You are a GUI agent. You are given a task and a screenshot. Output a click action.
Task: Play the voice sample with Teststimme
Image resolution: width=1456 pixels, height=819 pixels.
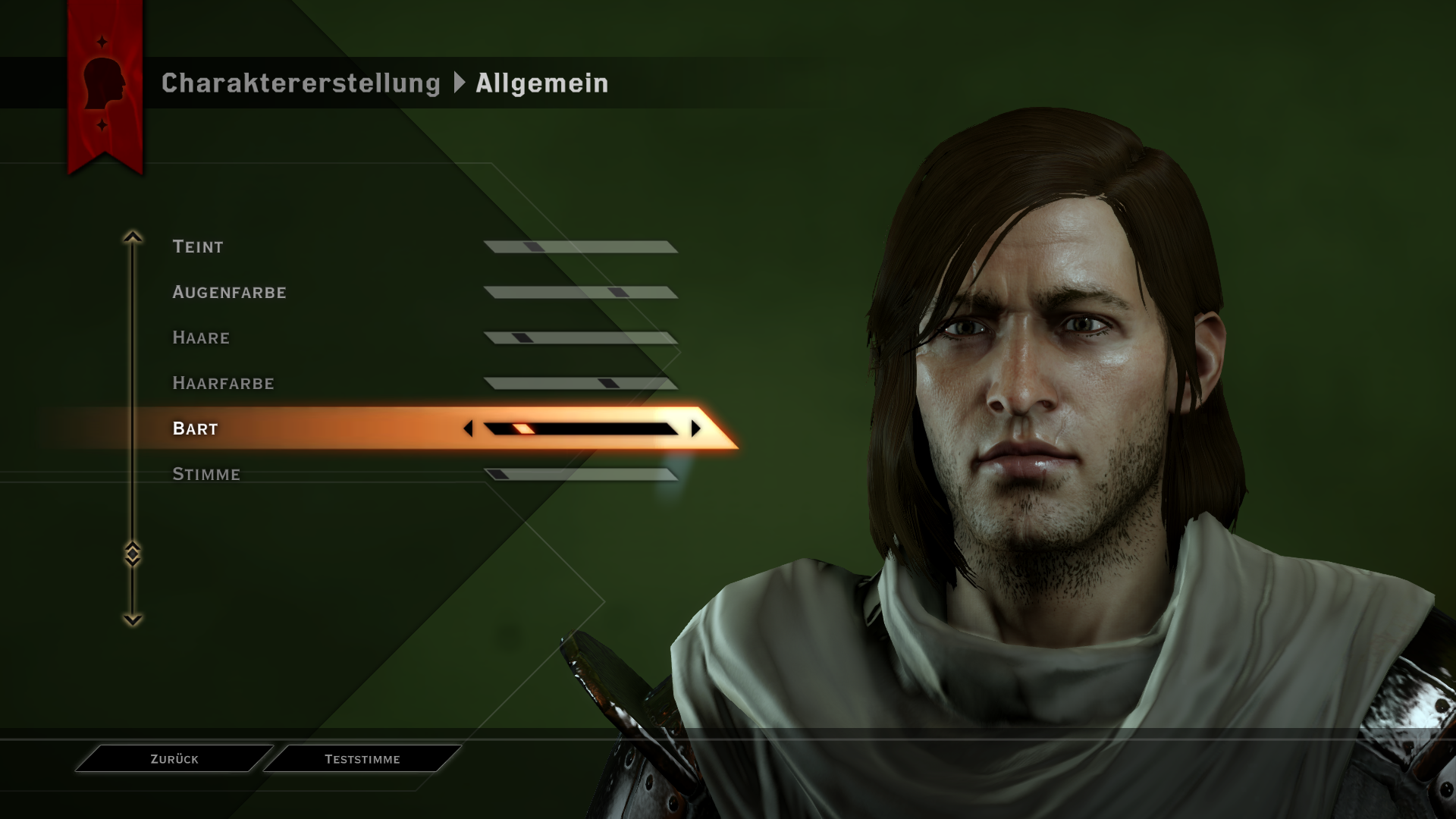coord(362,759)
